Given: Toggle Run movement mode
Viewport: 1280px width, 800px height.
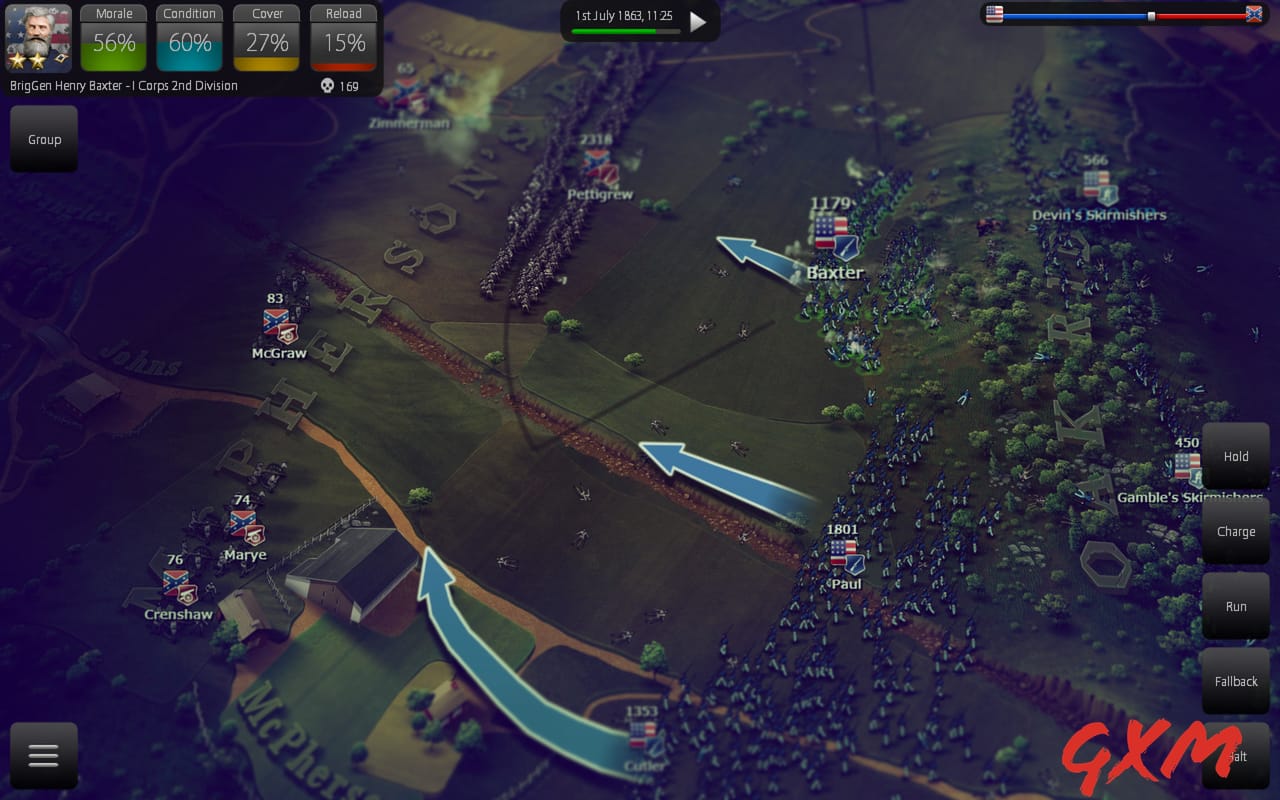Looking at the screenshot, I should point(1235,606).
